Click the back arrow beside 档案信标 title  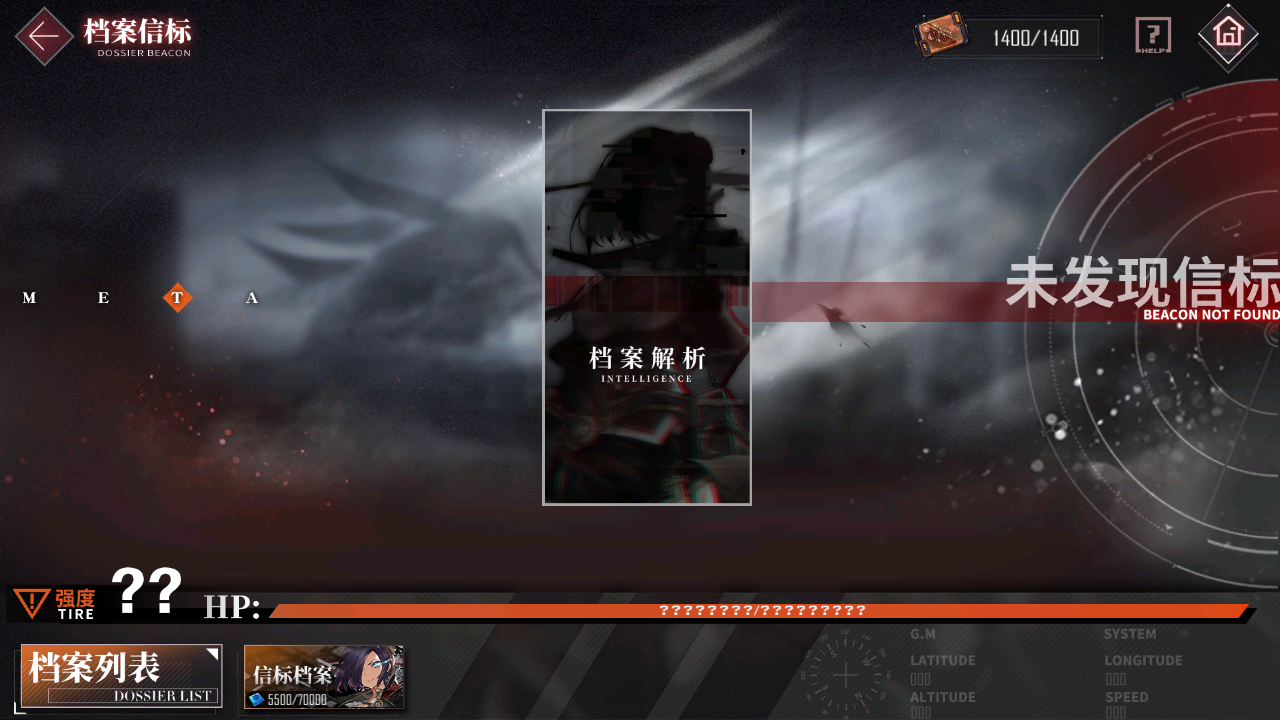tap(44, 36)
